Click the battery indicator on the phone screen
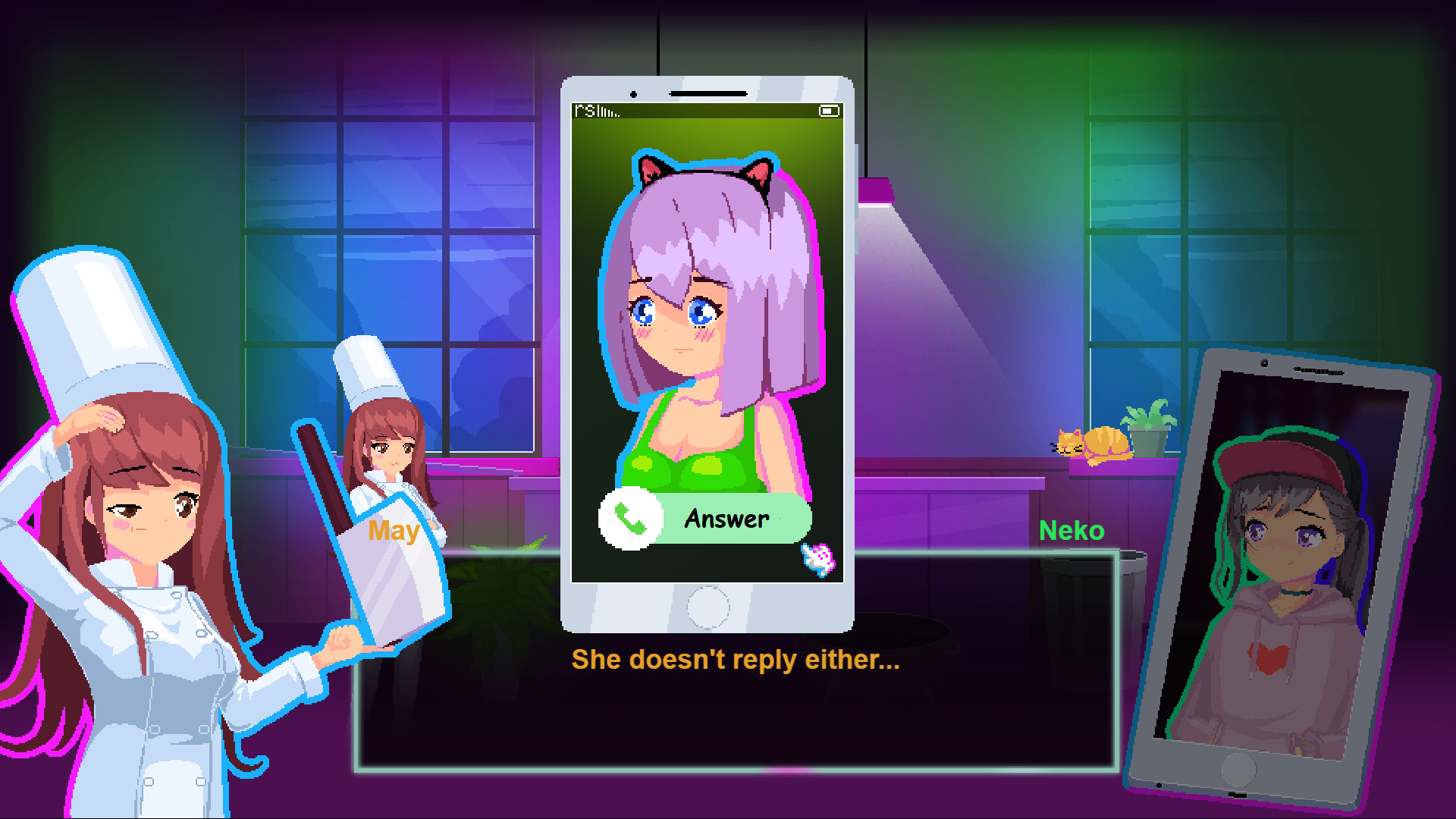1456x819 pixels. tap(829, 111)
